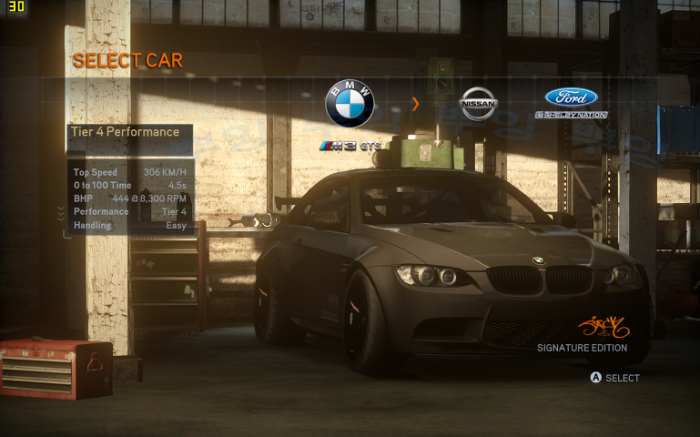Click the orange arrow beside the BMW logo
This screenshot has width=700, height=437.
click(x=416, y=104)
